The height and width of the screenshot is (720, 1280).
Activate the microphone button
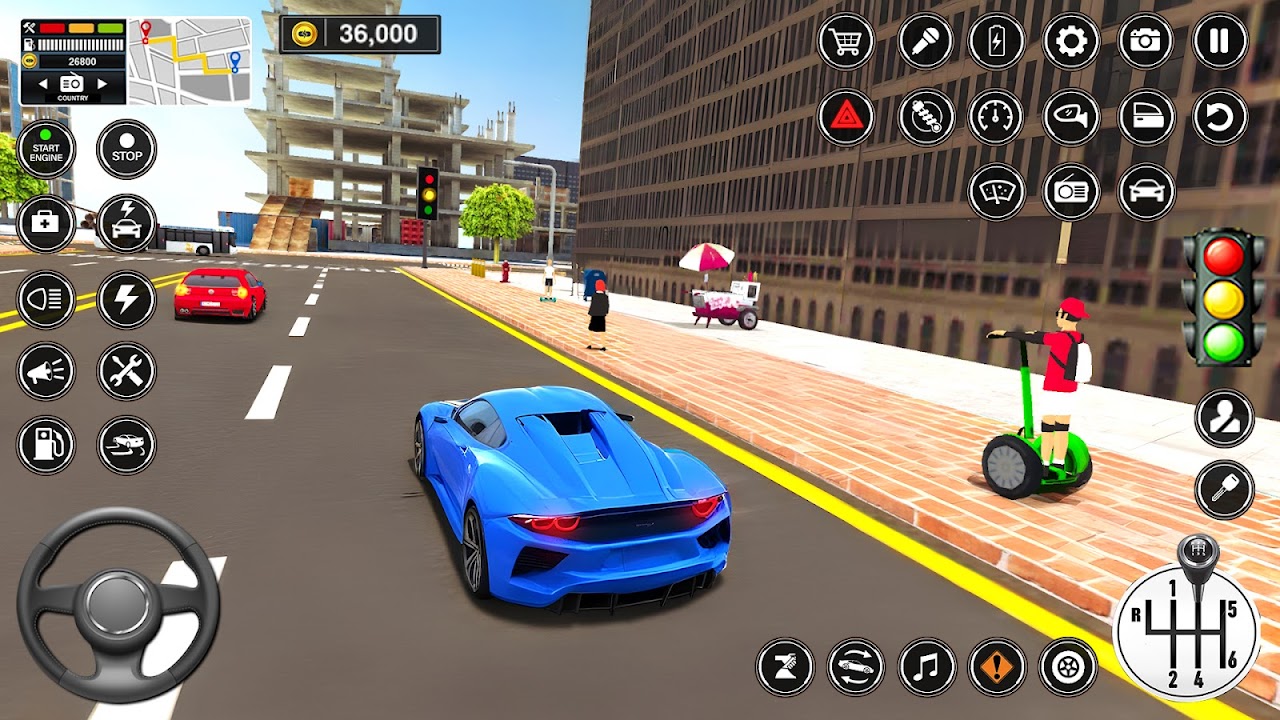pyautogui.click(x=925, y=42)
